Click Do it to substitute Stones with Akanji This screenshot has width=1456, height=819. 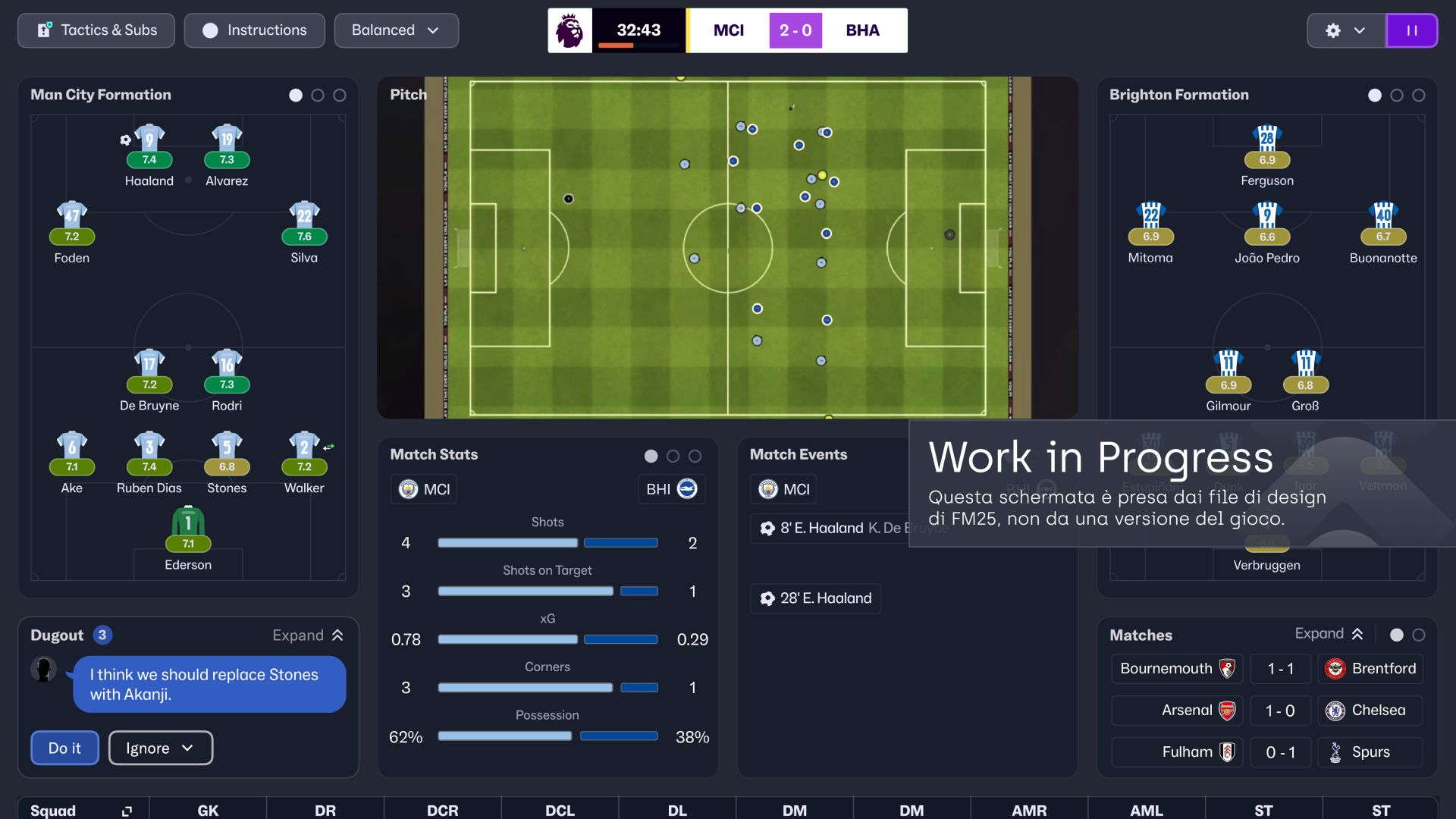pyautogui.click(x=64, y=748)
